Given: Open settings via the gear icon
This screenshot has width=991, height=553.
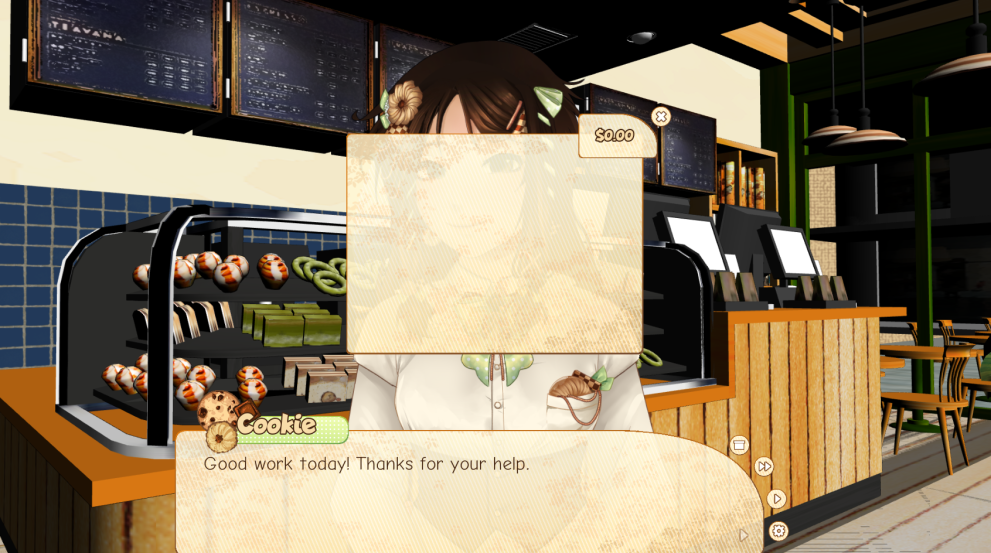Looking at the screenshot, I should [x=779, y=531].
